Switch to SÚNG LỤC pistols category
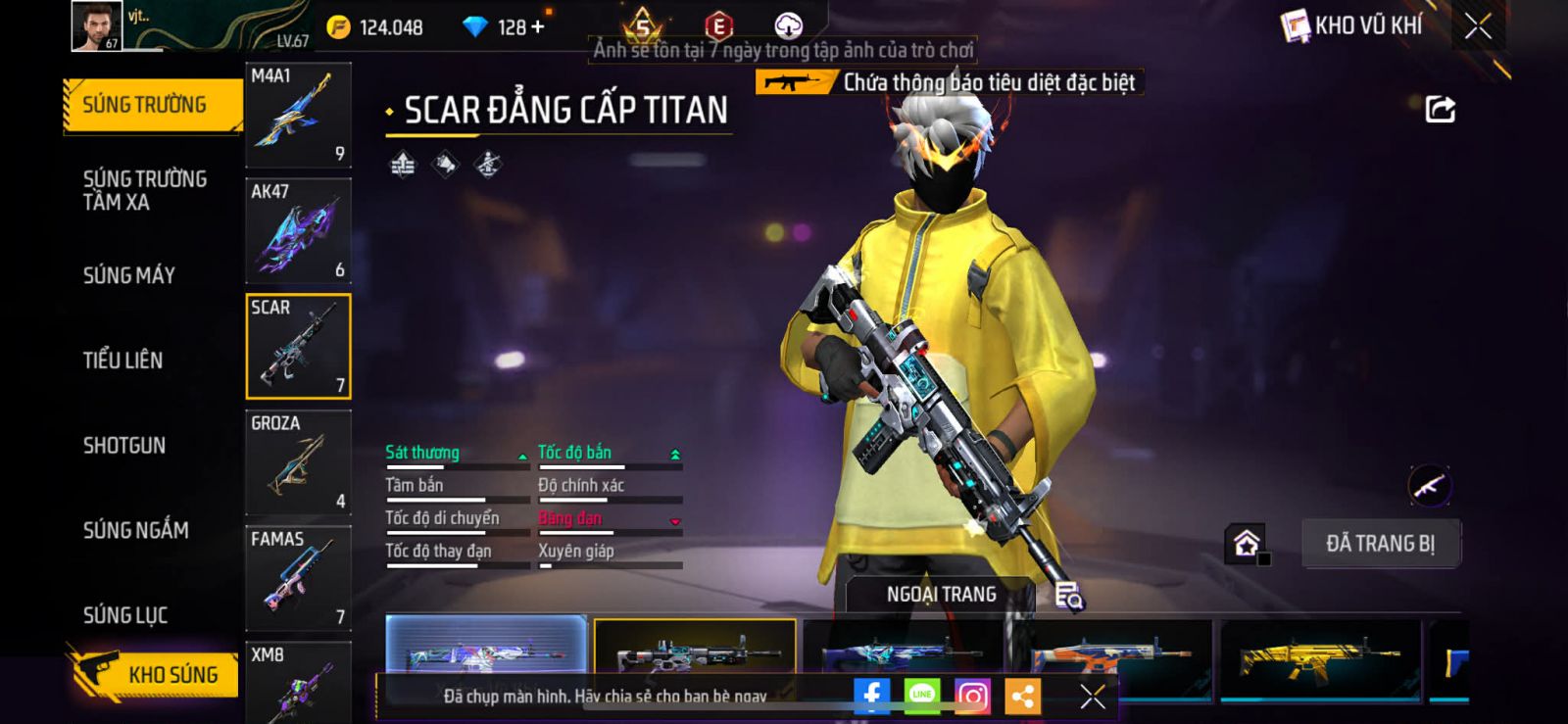This screenshot has height=724, width=1568. coord(124,615)
